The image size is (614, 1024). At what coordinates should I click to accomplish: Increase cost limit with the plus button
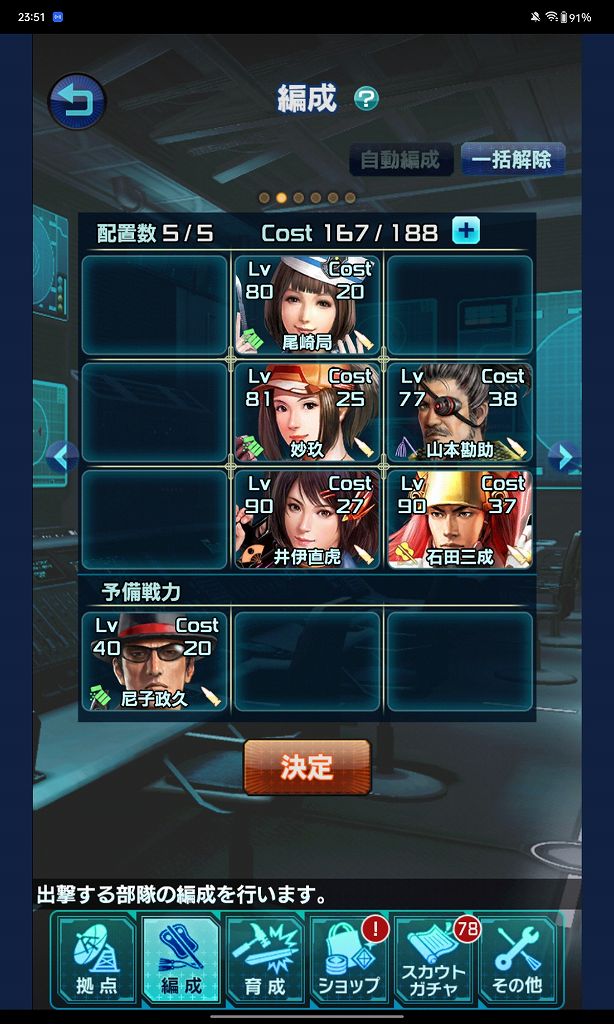(x=466, y=231)
